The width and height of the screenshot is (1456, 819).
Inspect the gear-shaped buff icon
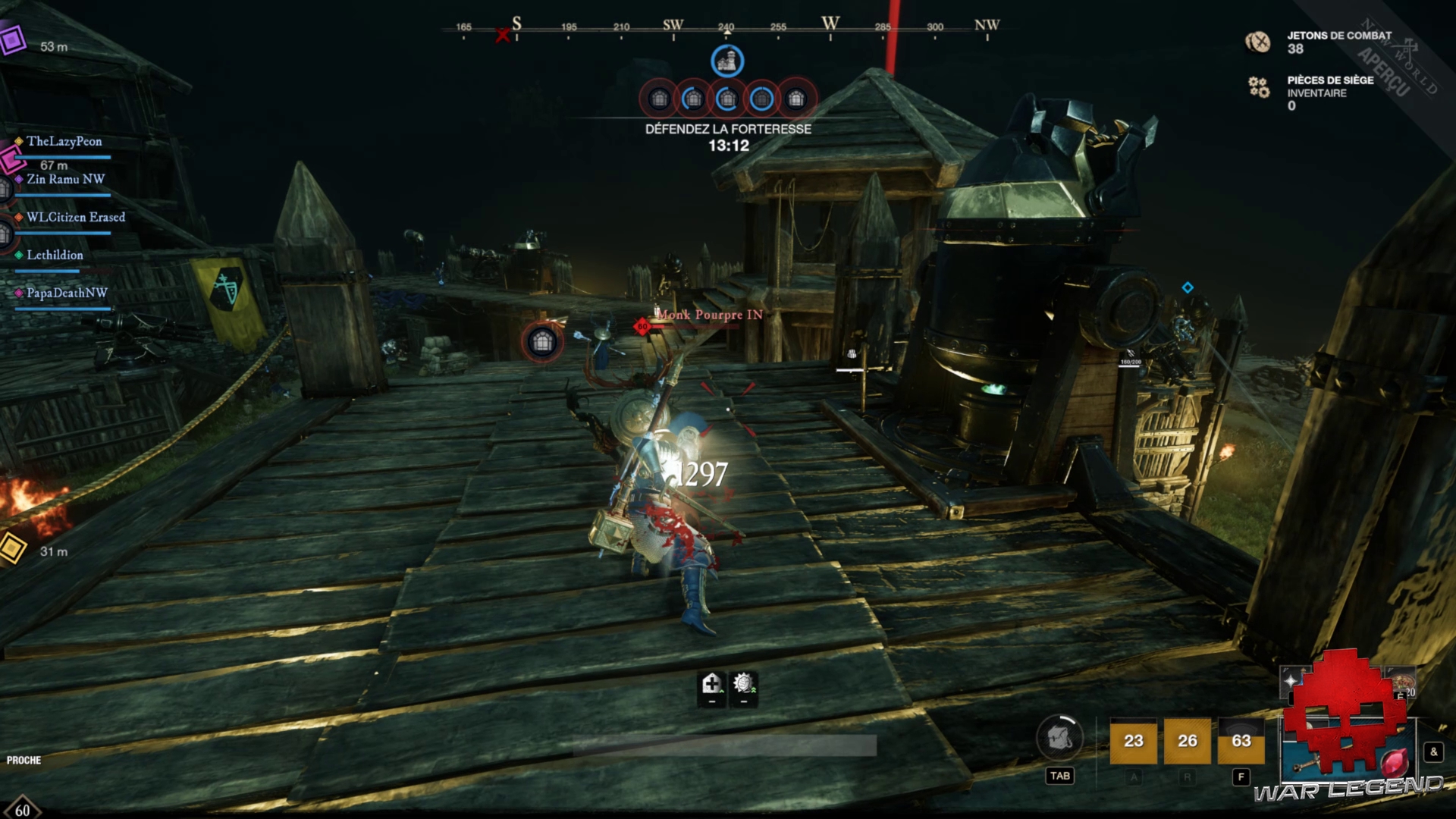pyautogui.click(x=743, y=685)
